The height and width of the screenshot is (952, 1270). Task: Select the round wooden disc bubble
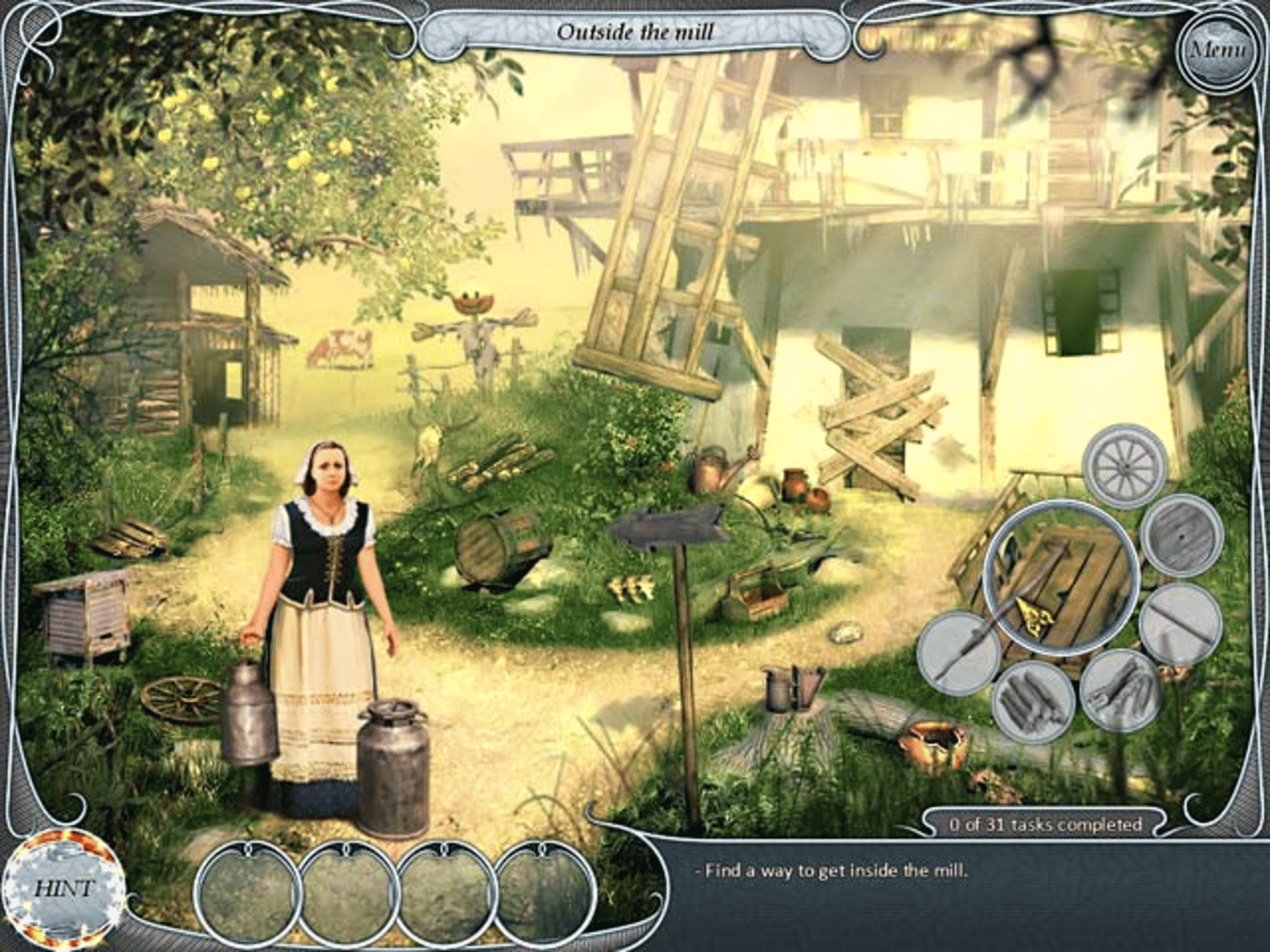pyautogui.click(x=1183, y=535)
